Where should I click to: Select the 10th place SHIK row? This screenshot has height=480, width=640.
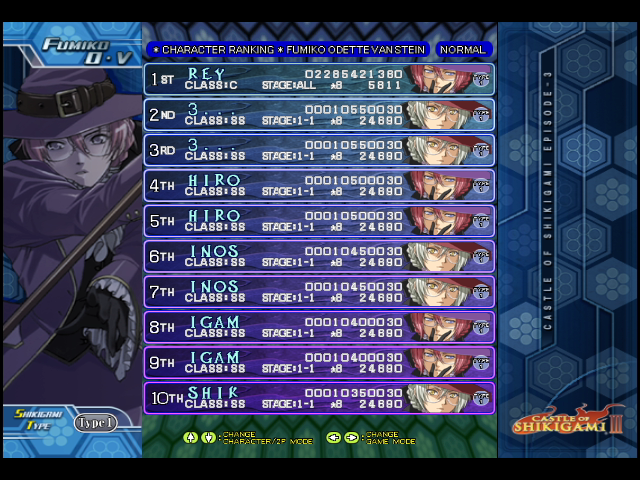click(x=319, y=398)
